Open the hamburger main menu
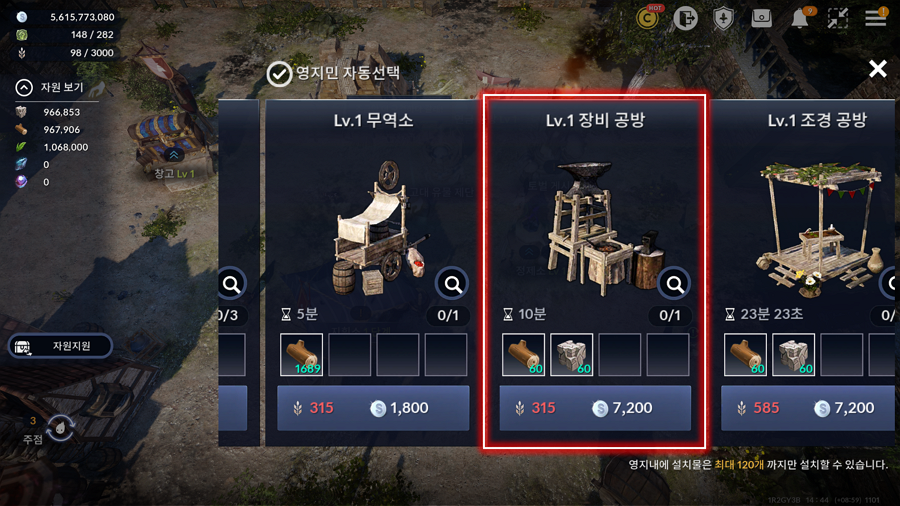Viewport: 900px width, 506px height. [876, 18]
